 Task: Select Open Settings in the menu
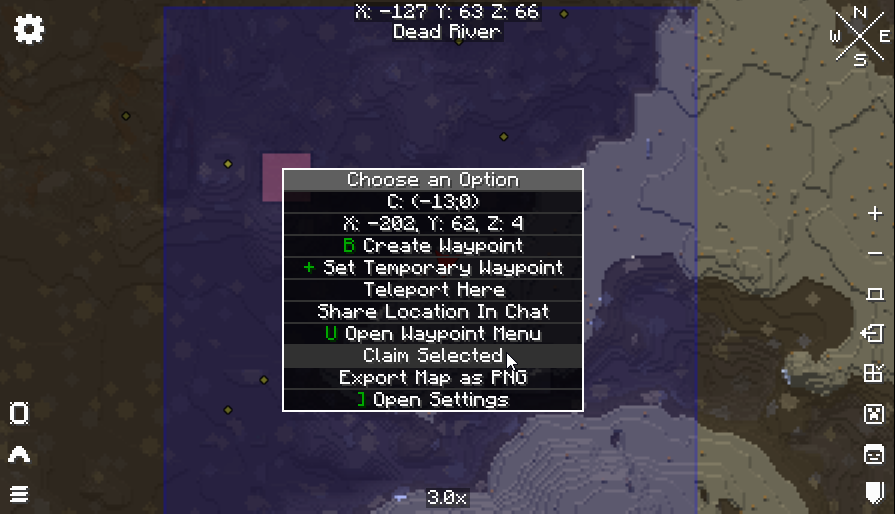pyautogui.click(x=433, y=400)
